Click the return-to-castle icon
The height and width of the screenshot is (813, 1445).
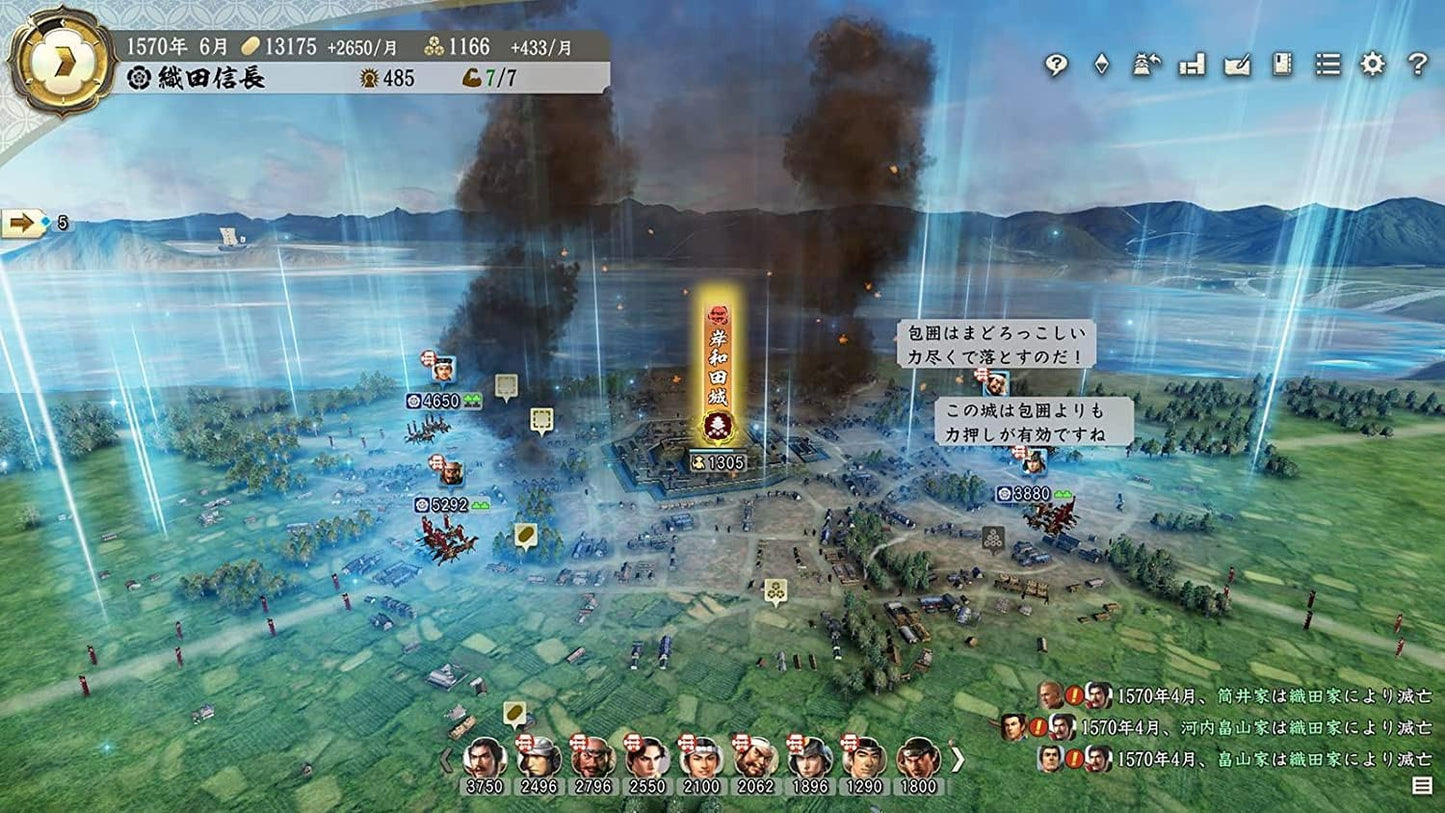click(x=1144, y=63)
